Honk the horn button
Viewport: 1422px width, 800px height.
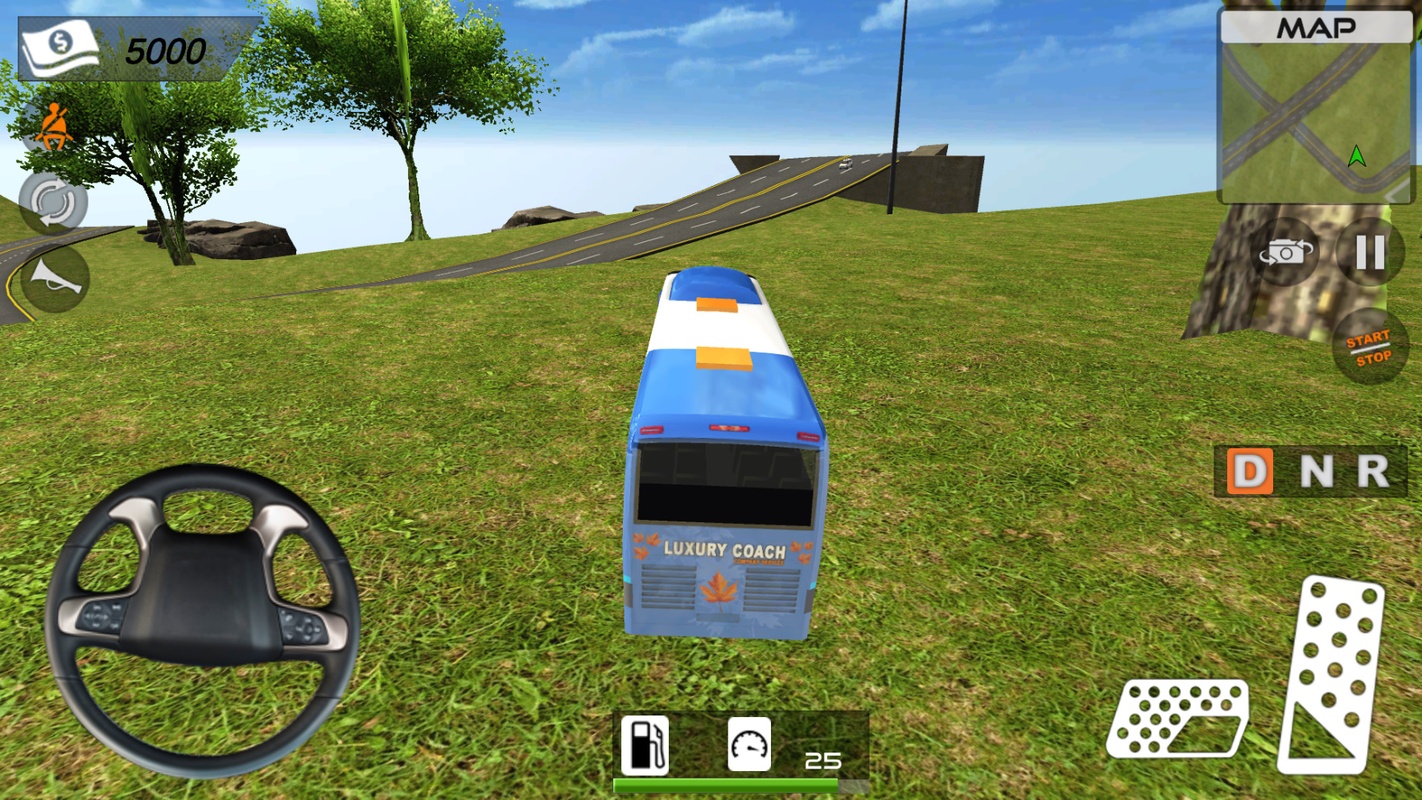pos(53,278)
